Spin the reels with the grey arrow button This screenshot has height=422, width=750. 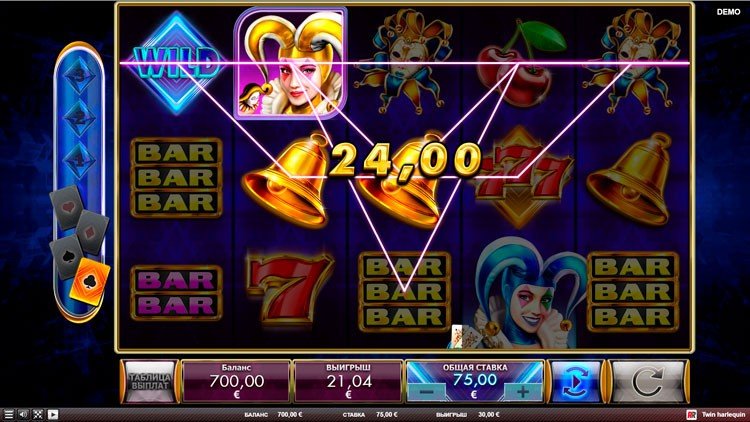coord(649,381)
